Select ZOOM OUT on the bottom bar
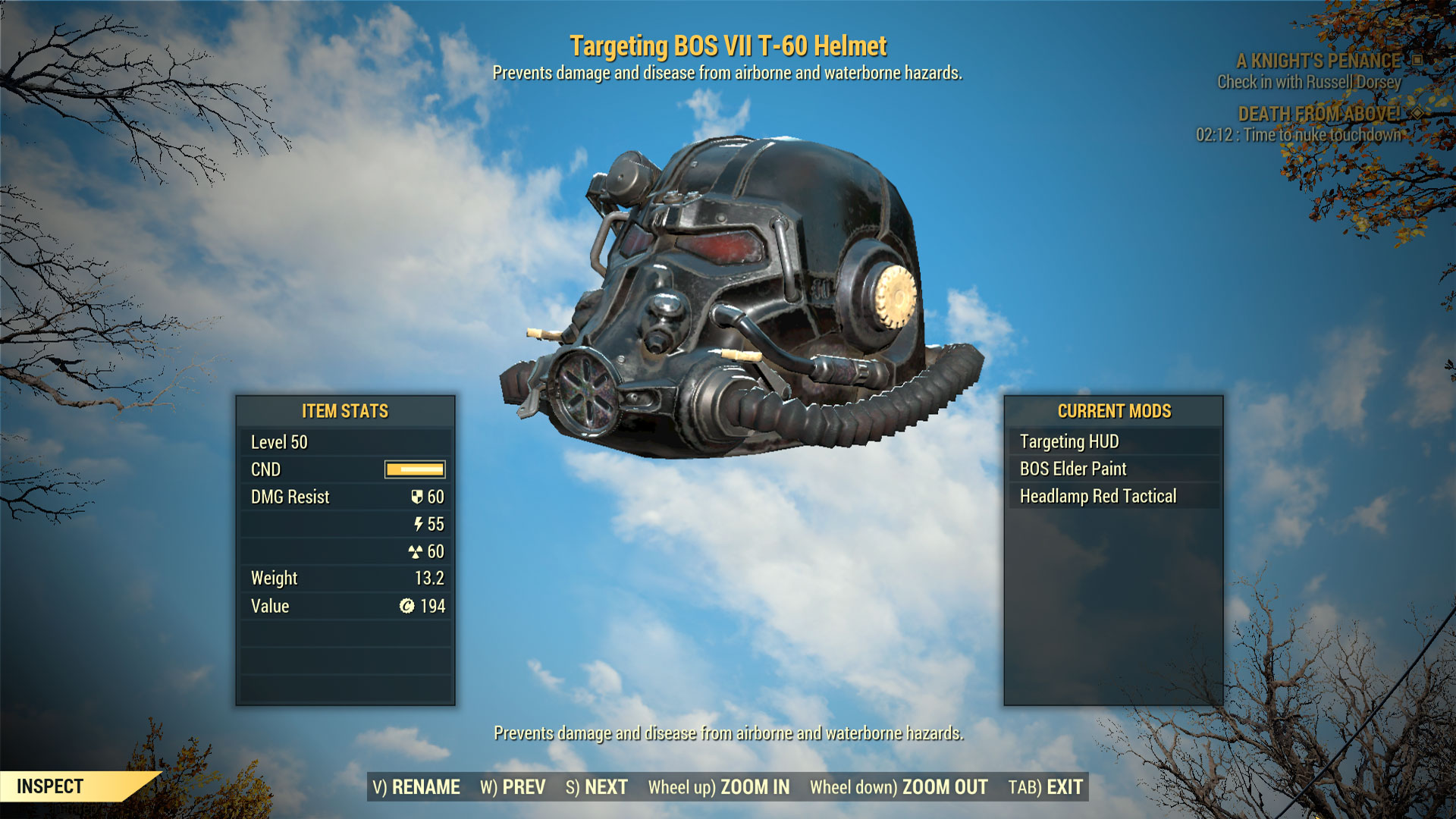The image size is (1456, 819). tap(899, 787)
